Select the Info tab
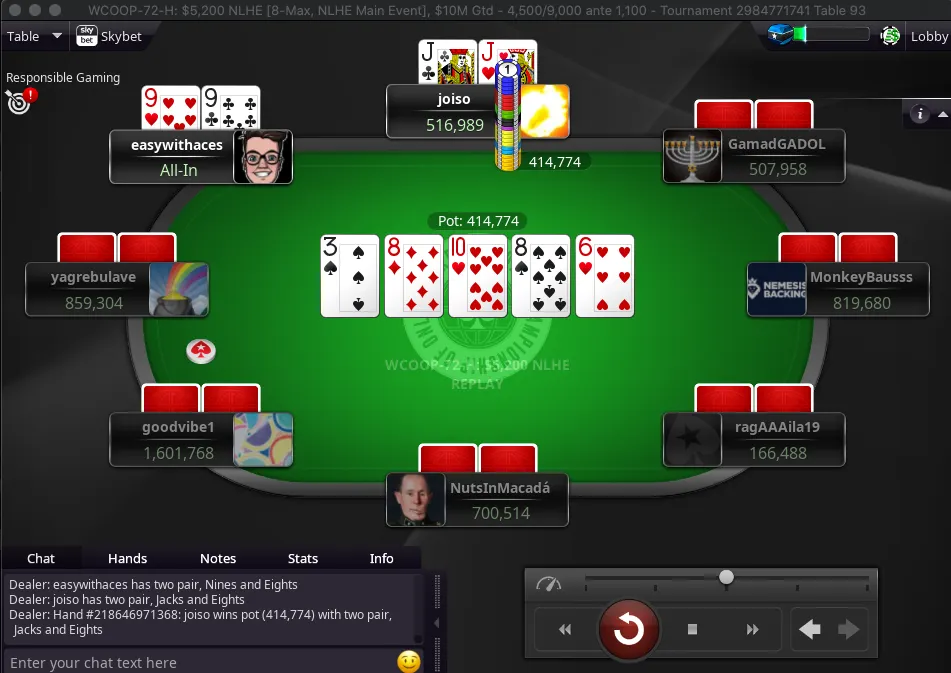Screen dimensions: 951x673 click(x=382, y=558)
